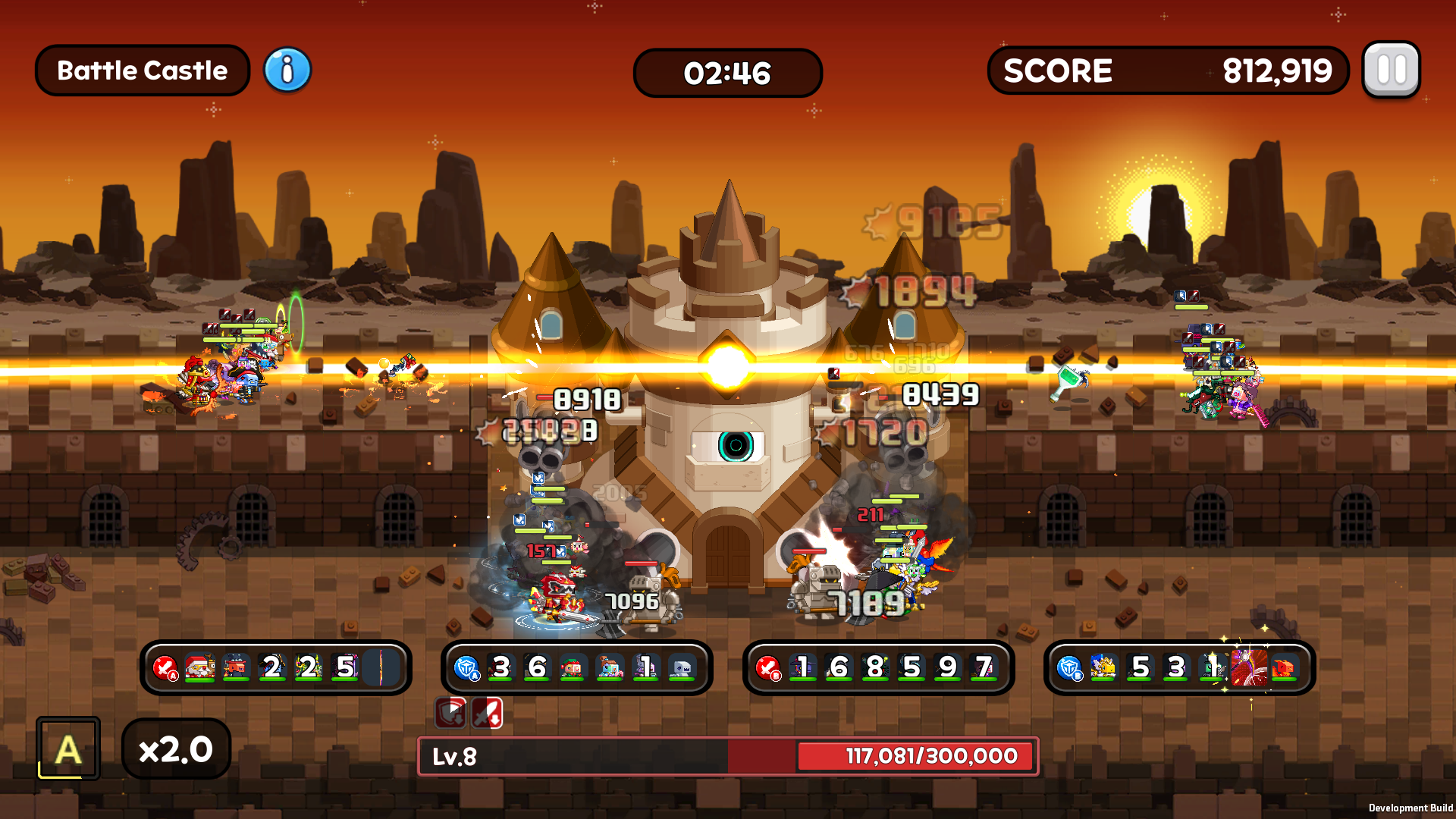Select the red pig hero with hat

[236, 667]
